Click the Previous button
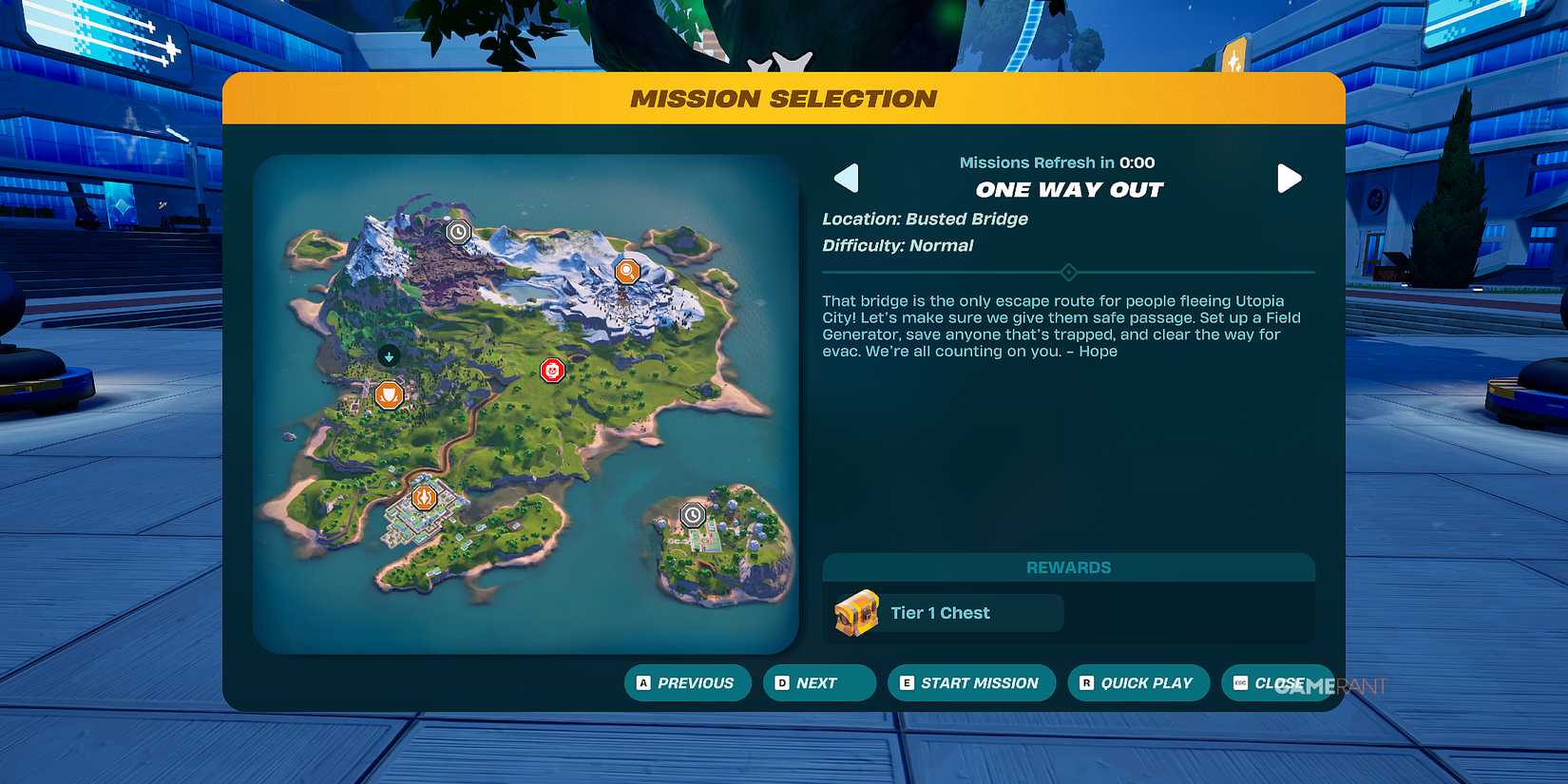Viewport: 1568px width, 784px height. pos(687,682)
